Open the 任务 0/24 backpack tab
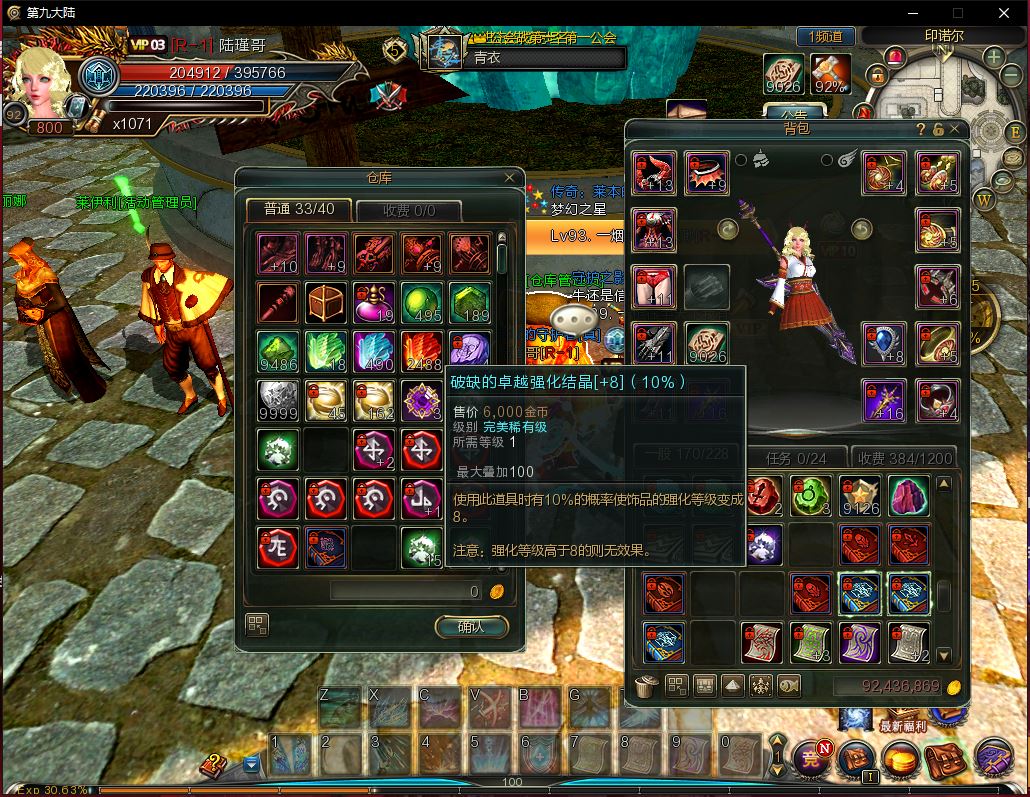 click(799, 458)
